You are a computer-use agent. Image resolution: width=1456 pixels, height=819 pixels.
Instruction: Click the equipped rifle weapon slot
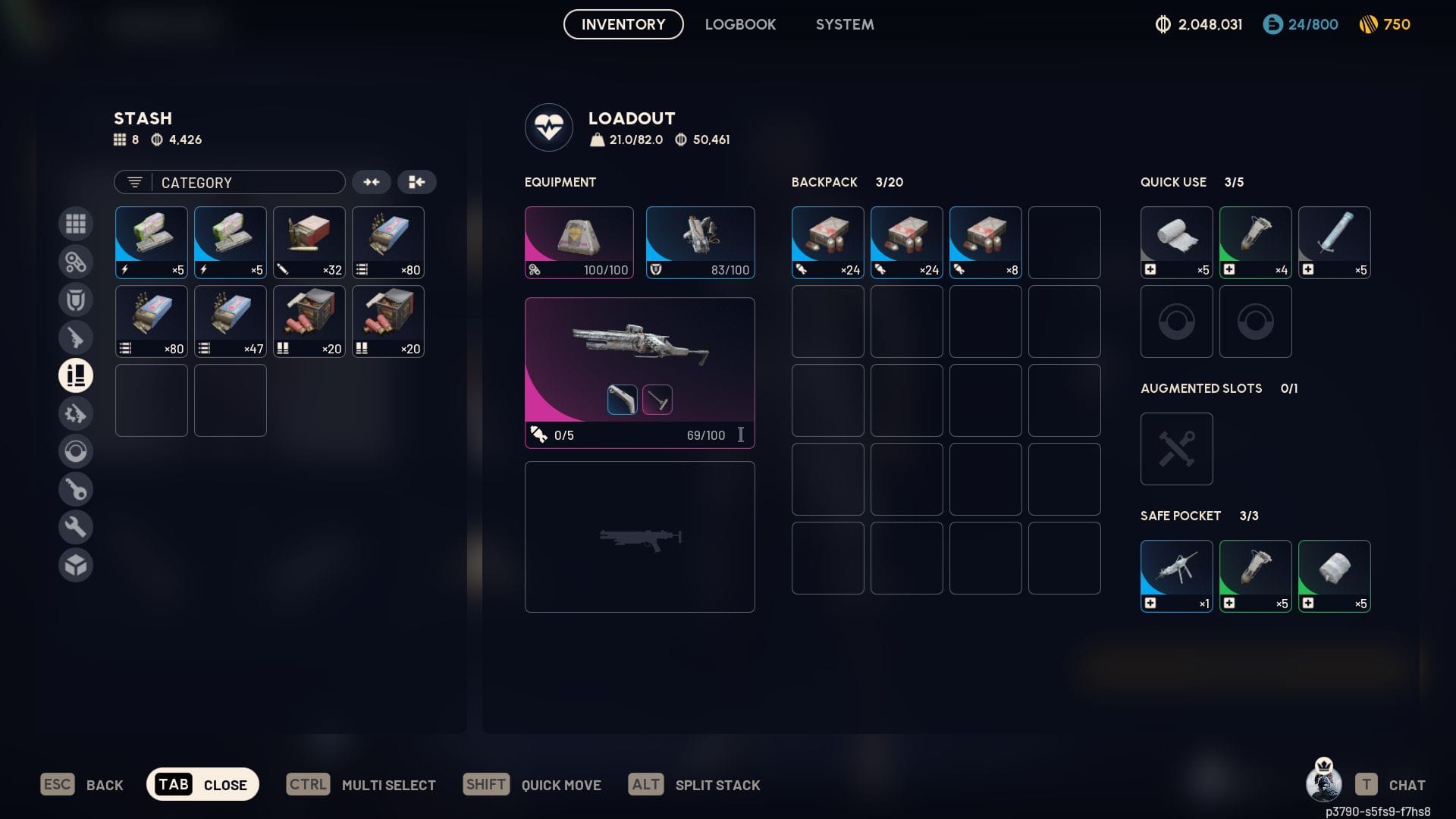(x=639, y=372)
